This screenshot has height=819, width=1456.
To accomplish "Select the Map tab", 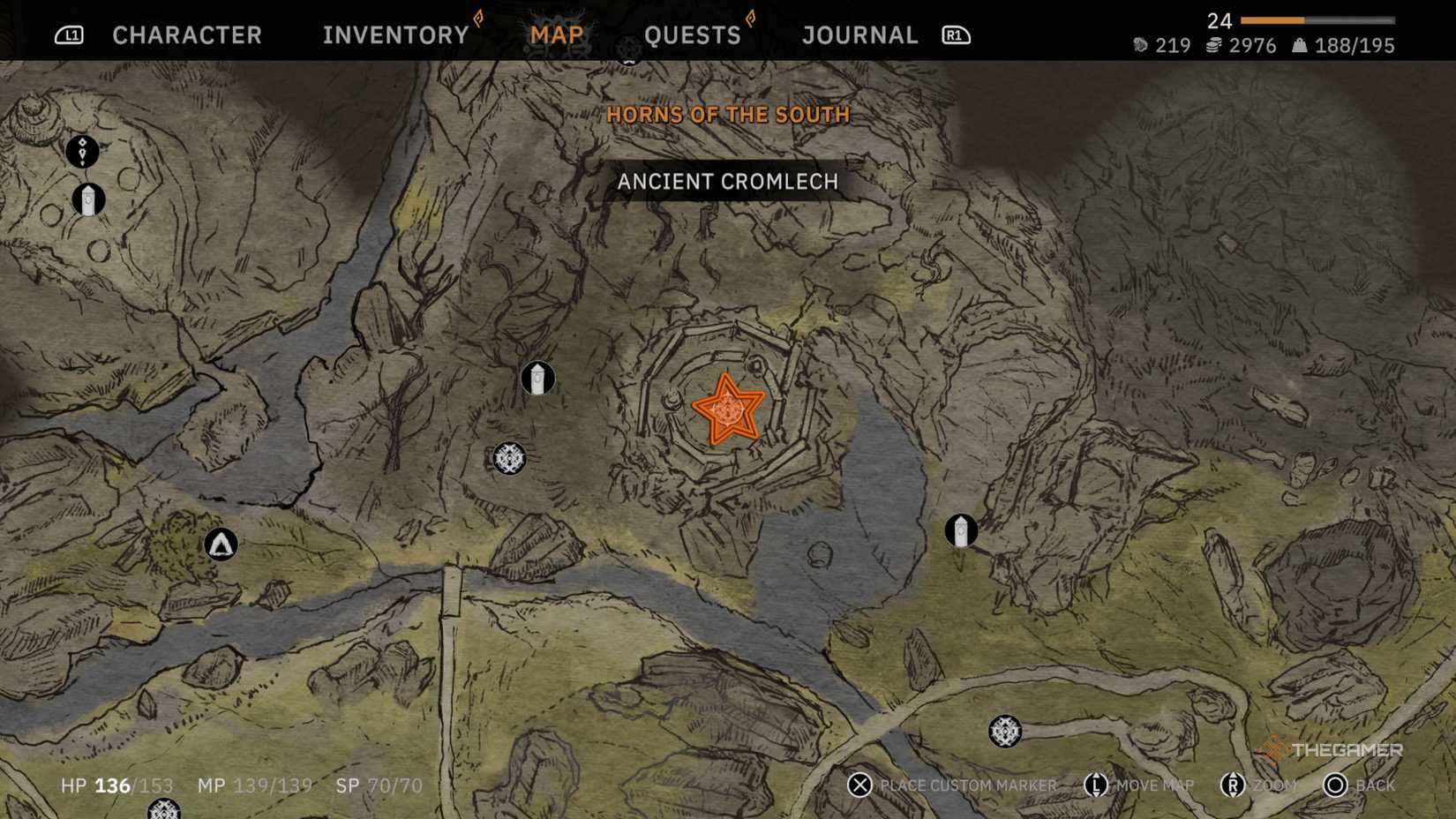I will (557, 35).
